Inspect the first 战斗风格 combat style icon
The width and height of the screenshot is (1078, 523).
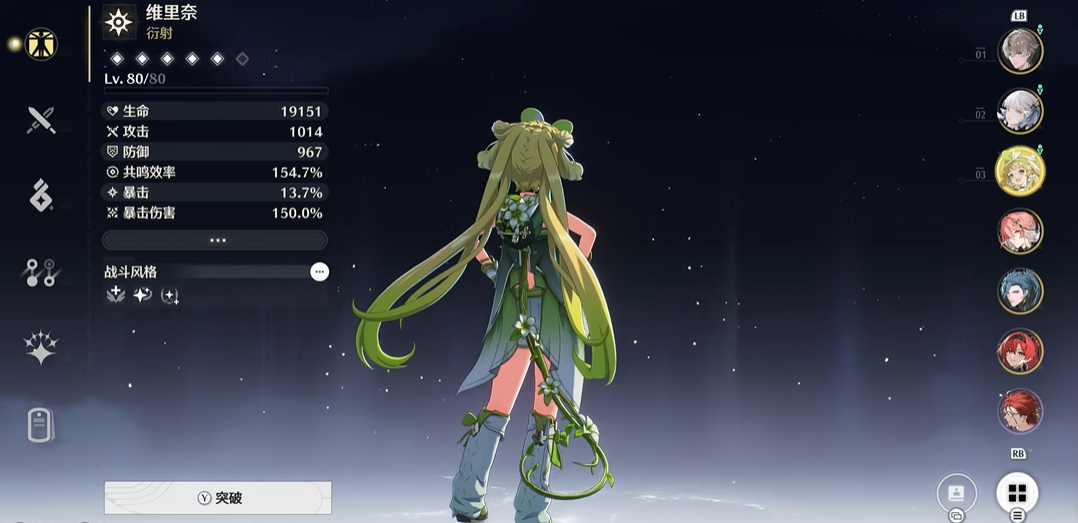pos(116,296)
